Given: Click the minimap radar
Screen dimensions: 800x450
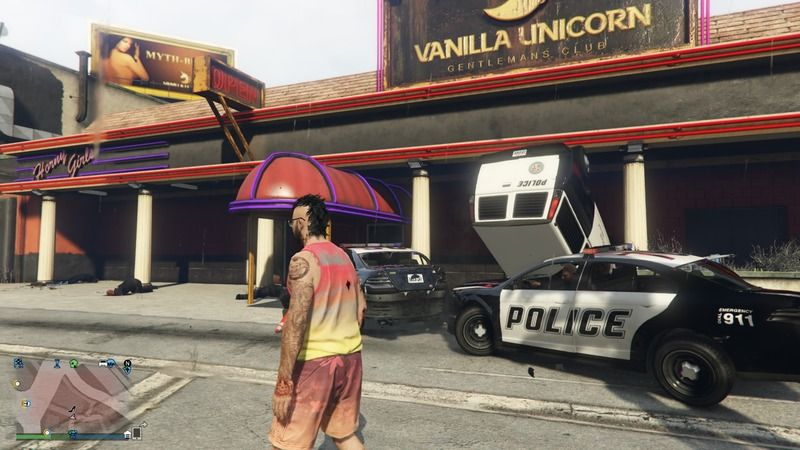Looking at the screenshot, I should pyautogui.click(x=73, y=397).
